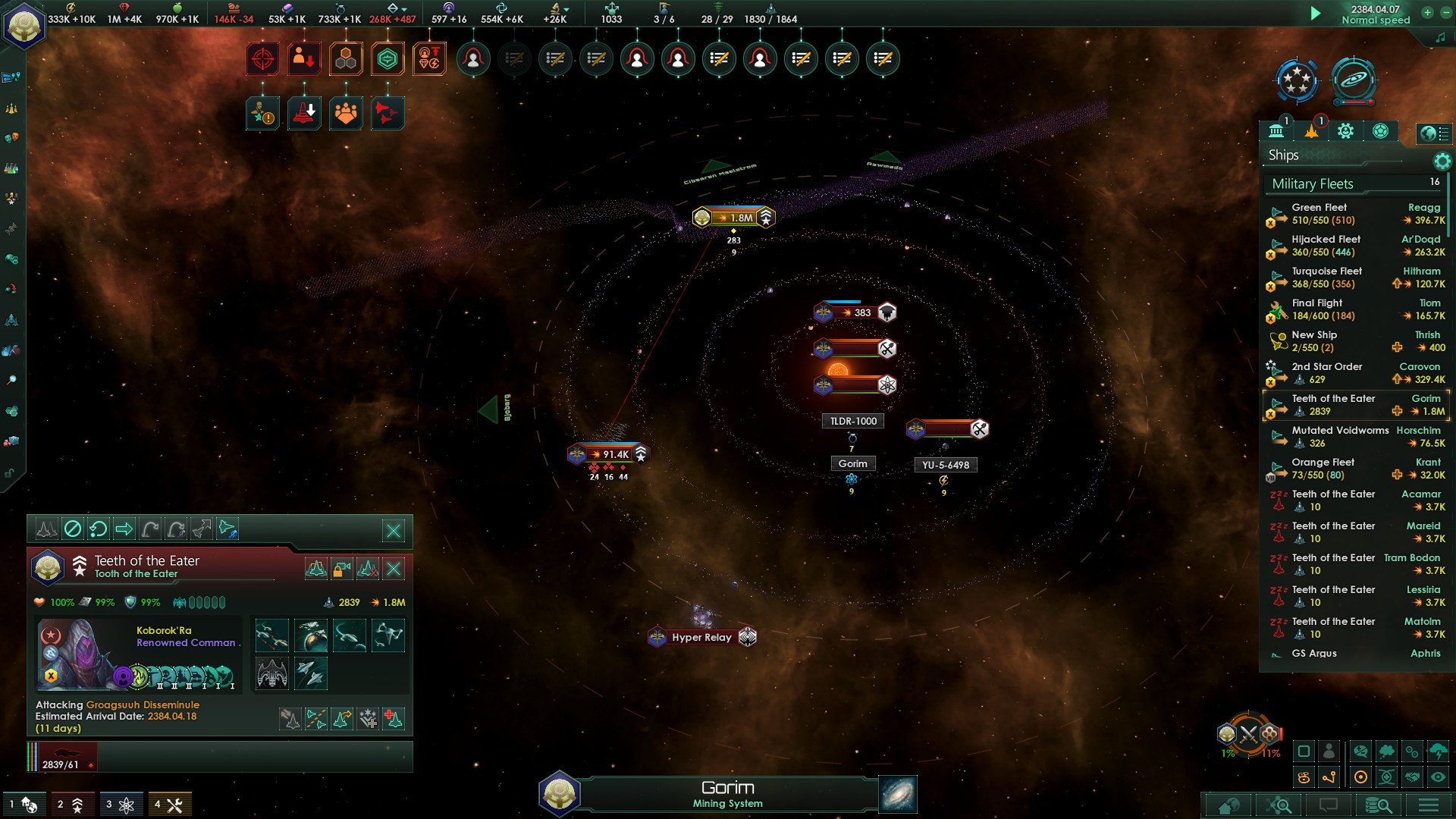Click the stop orders fleet button
1456x819 pixels.
click(73, 529)
